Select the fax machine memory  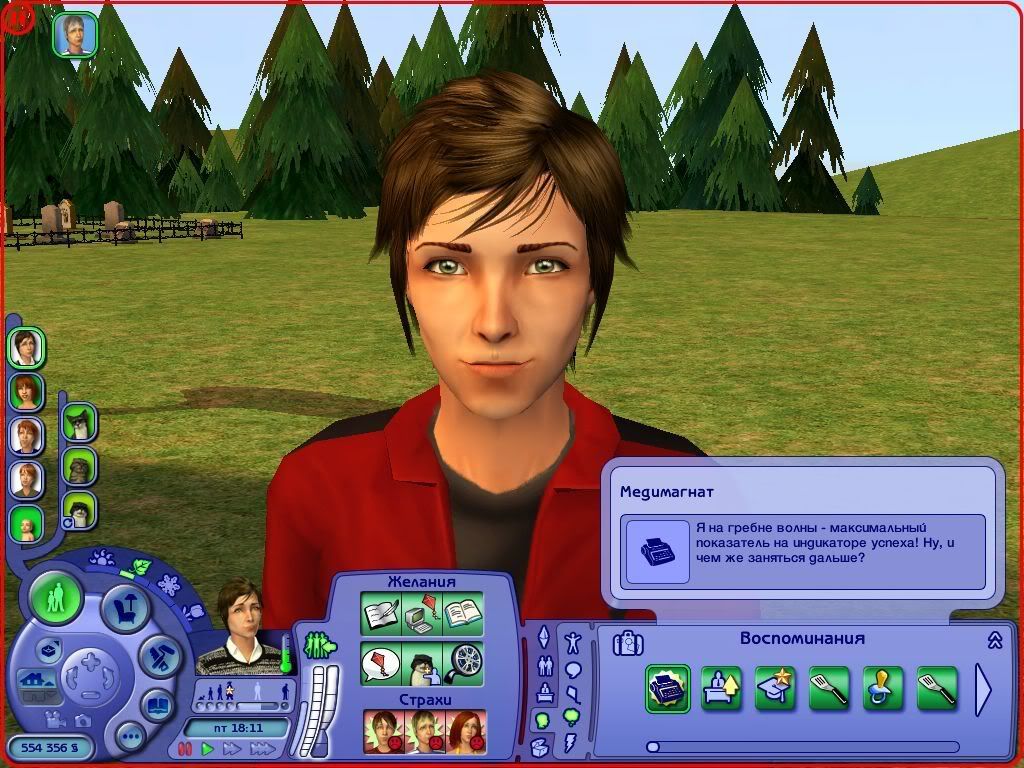tap(667, 688)
